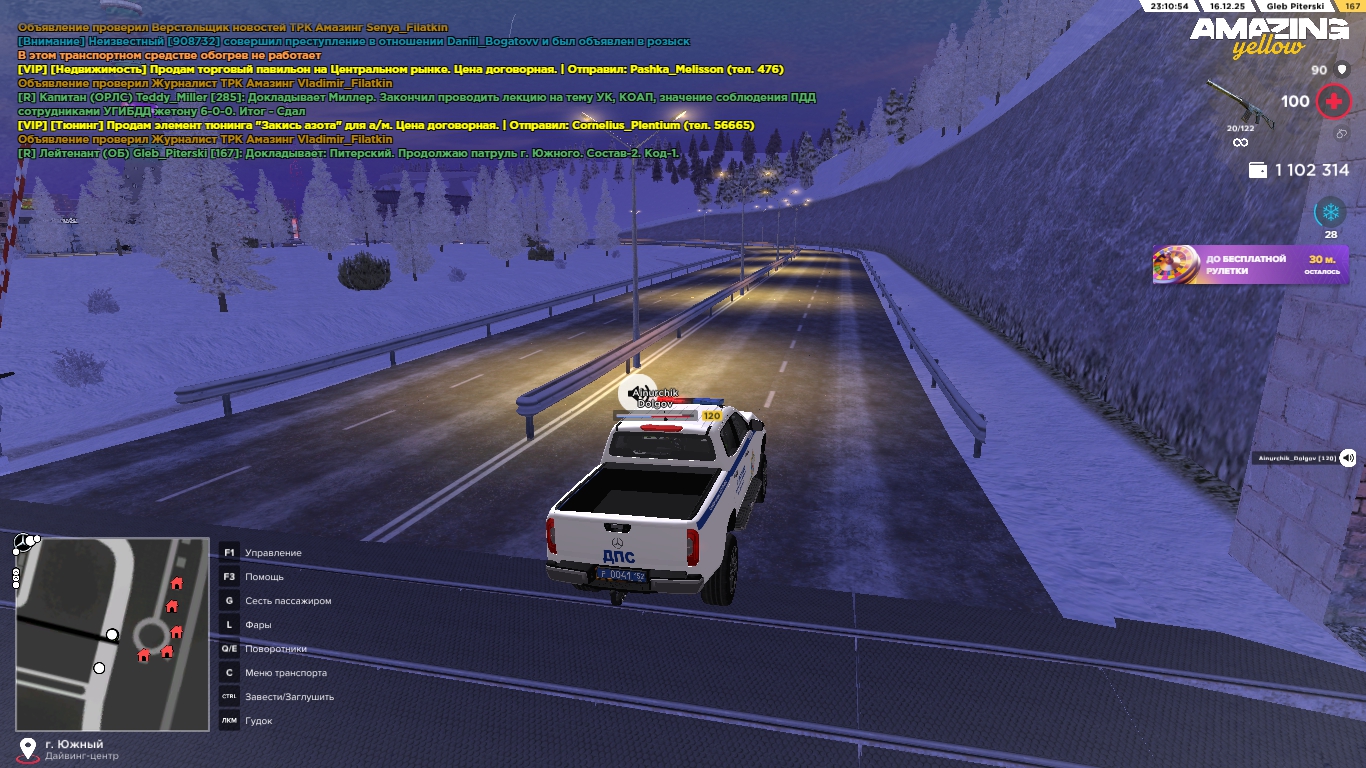Image resolution: width=1366 pixels, height=768 pixels.
Task: Click the red health cross icon
Action: [1332, 101]
